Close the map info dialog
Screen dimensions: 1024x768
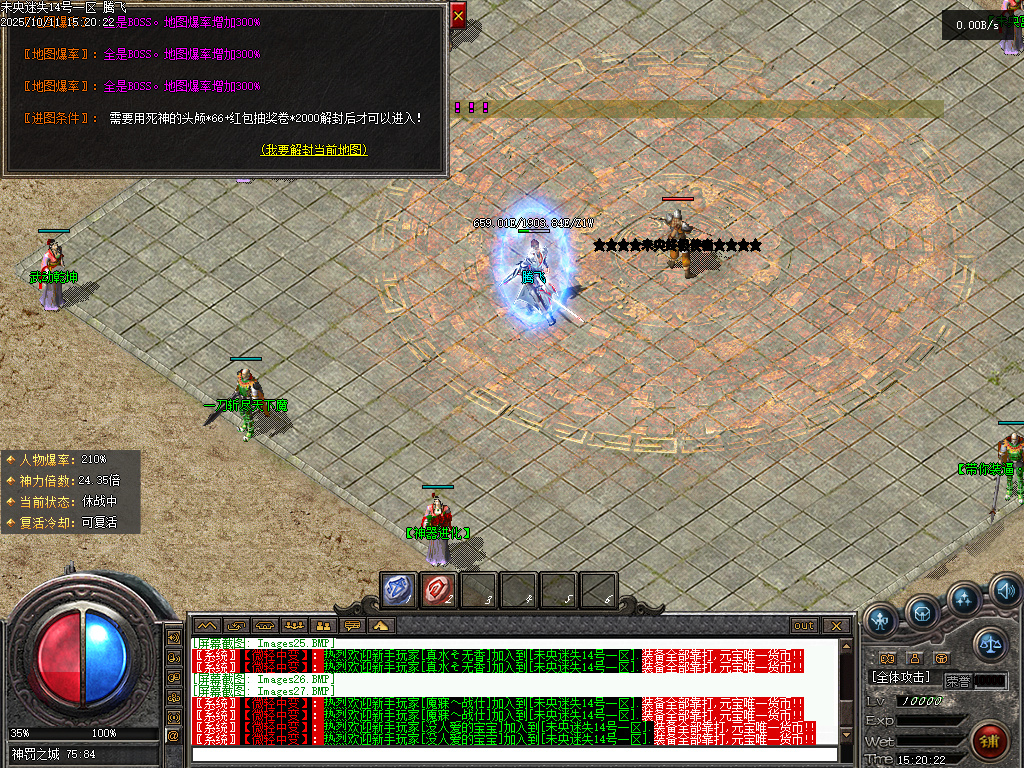[x=458, y=16]
